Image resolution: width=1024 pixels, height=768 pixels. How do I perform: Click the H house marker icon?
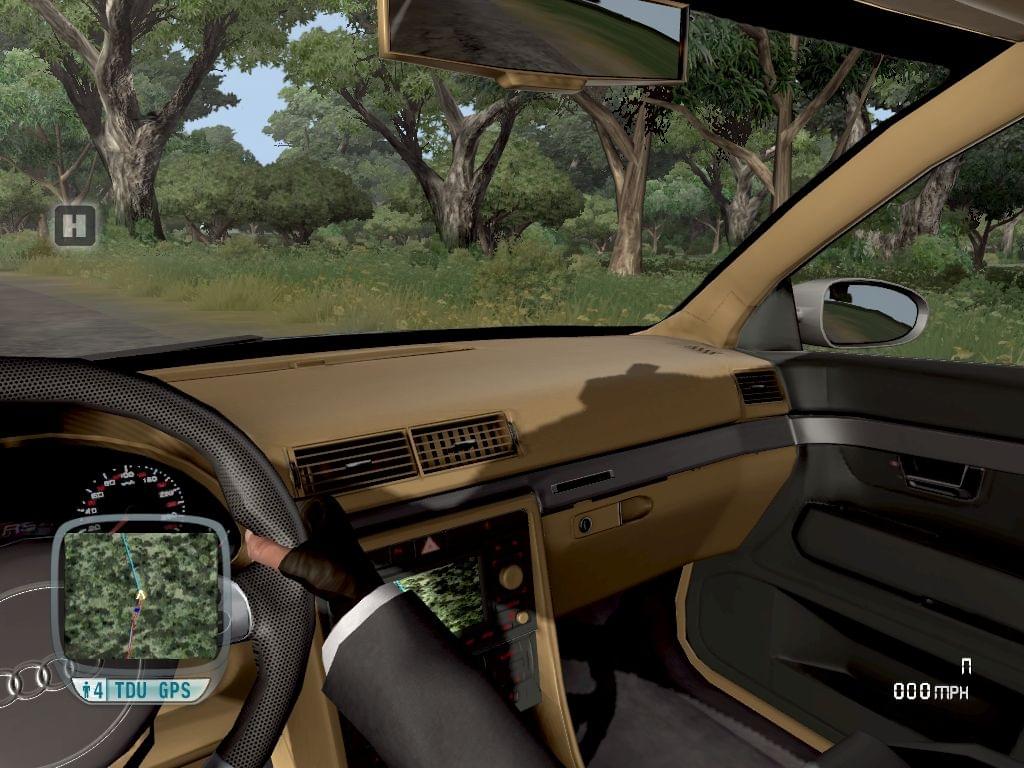tap(75, 226)
